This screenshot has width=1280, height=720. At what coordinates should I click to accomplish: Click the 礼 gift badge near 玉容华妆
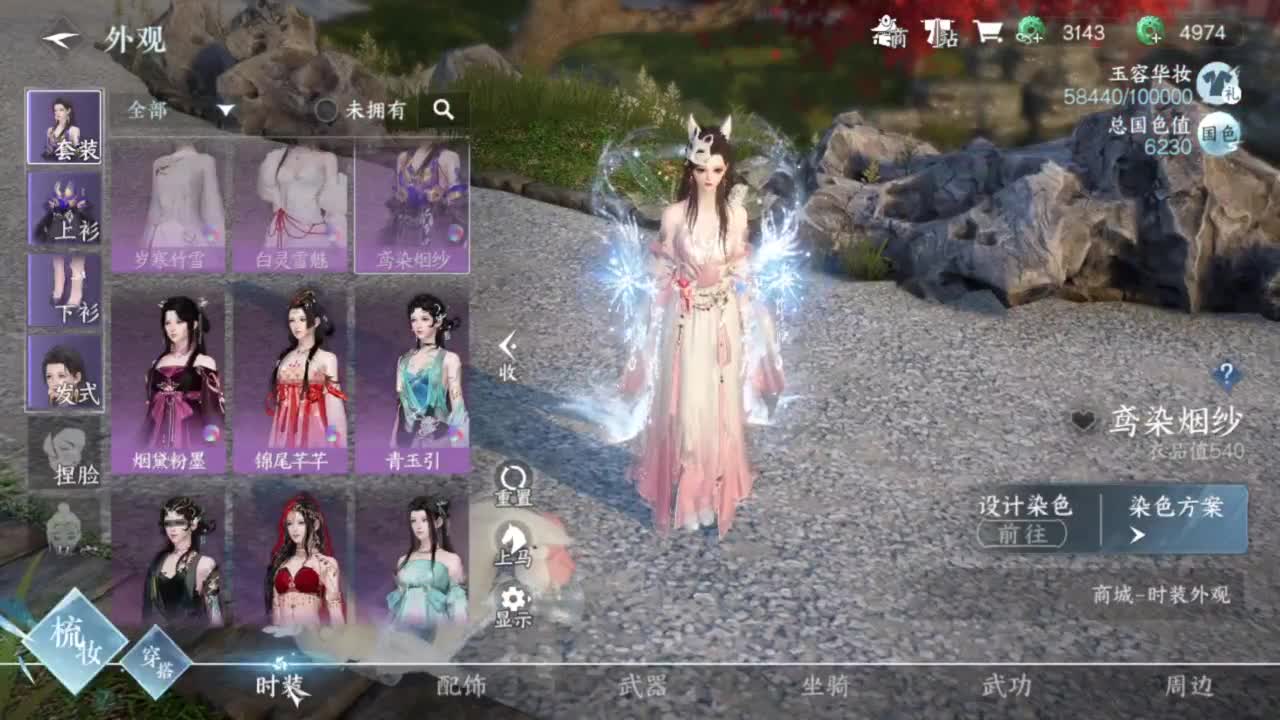(1235, 95)
